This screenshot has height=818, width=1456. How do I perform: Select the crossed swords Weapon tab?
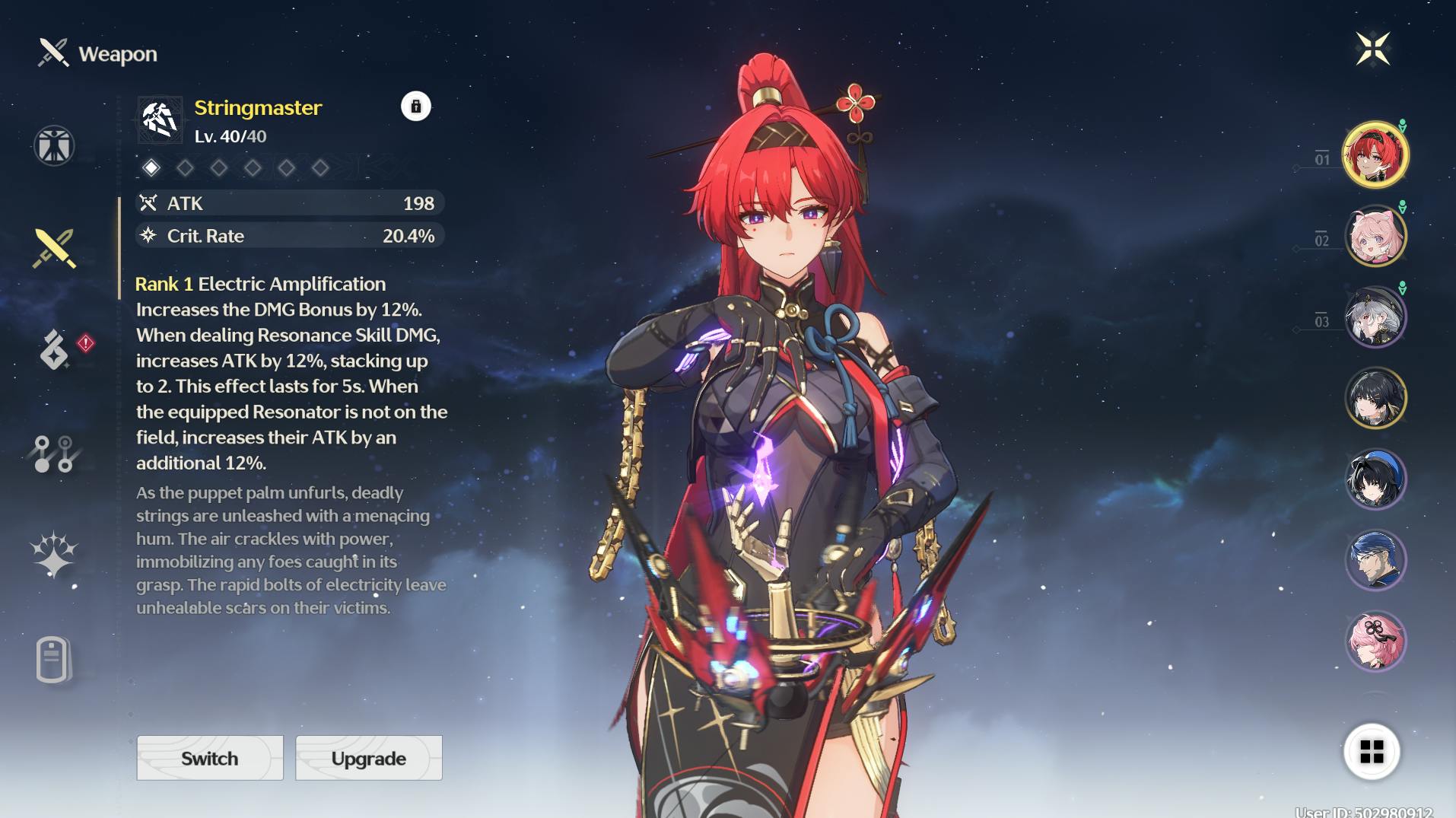(x=54, y=248)
